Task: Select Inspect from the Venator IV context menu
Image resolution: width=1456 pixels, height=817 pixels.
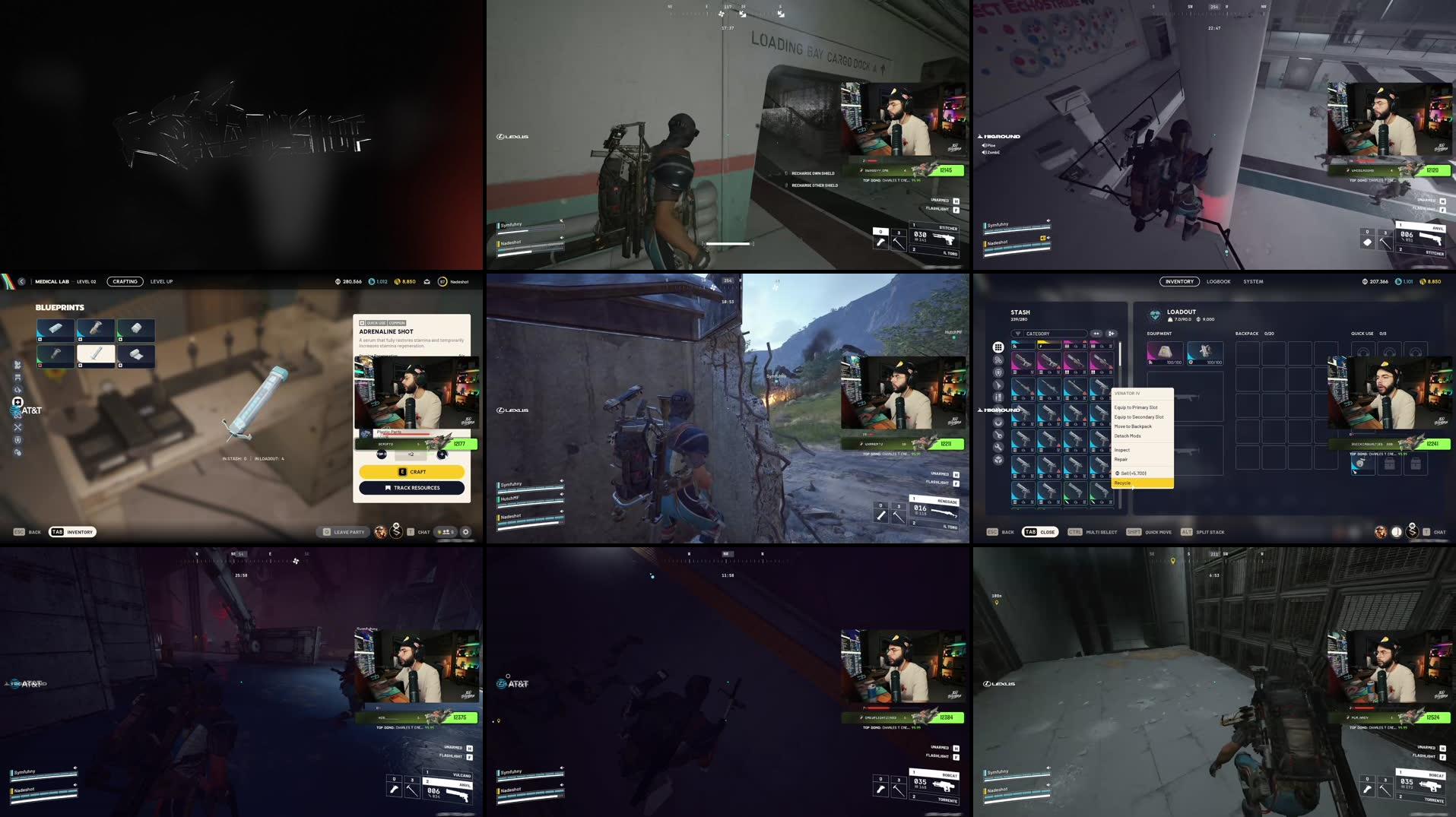Action: pos(1121,450)
